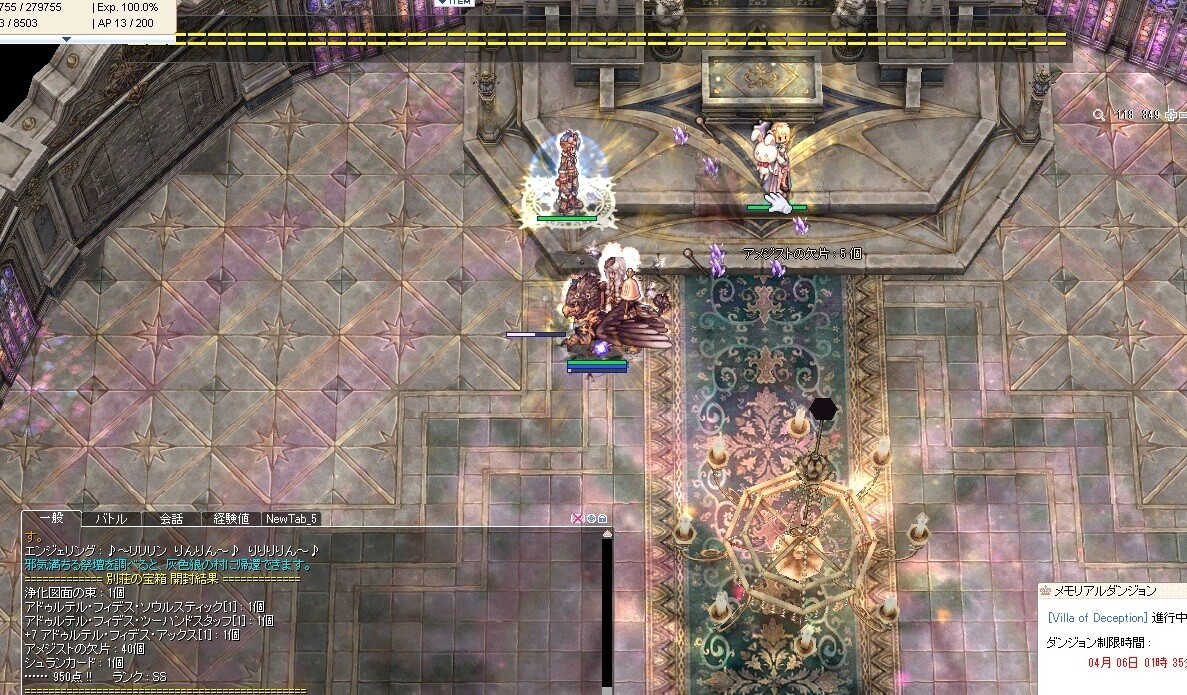Toggle the chat window lock icon
This screenshot has width=1187, height=695.
(603, 519)
